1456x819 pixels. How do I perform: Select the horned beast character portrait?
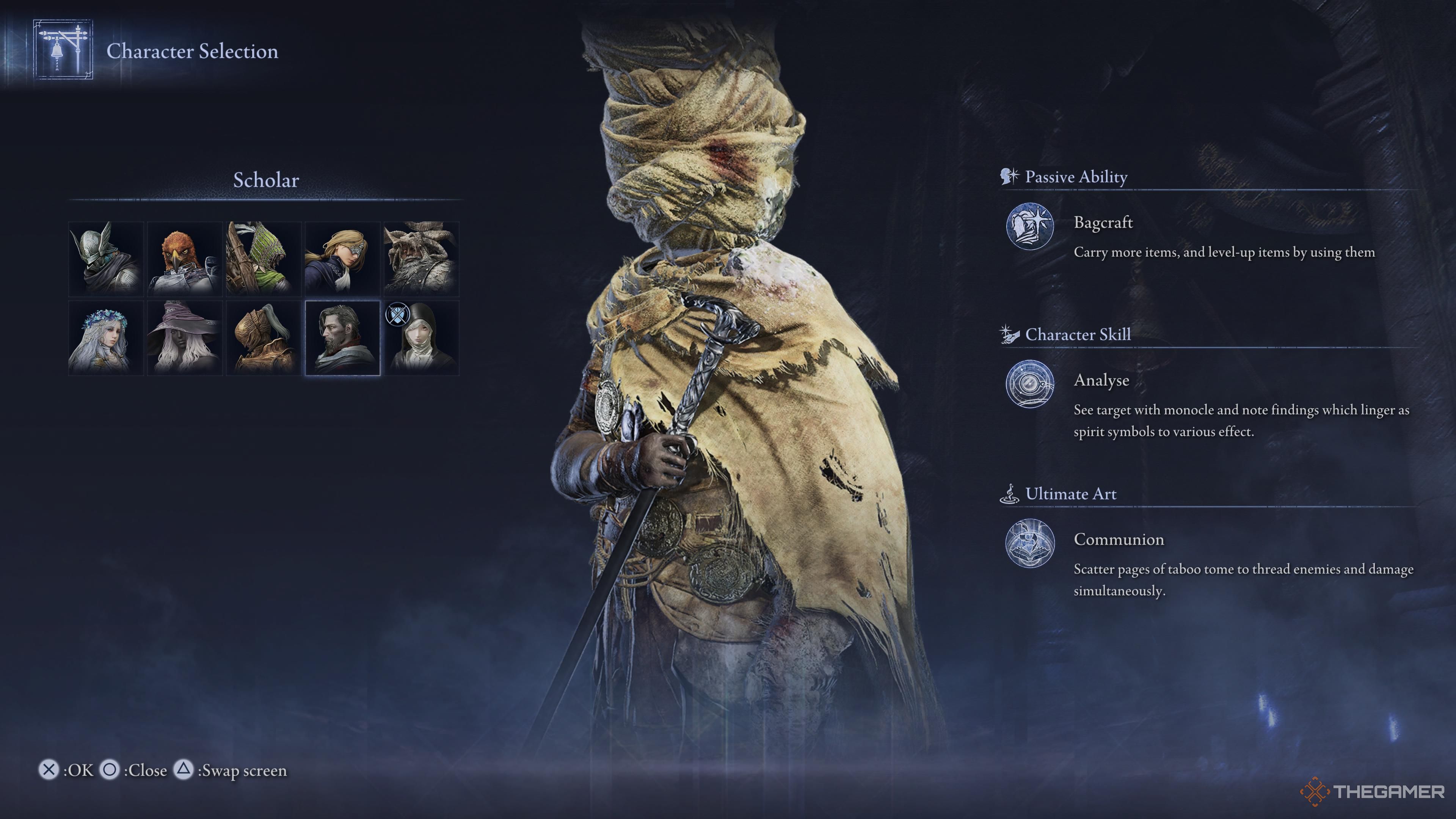point(422,259)
